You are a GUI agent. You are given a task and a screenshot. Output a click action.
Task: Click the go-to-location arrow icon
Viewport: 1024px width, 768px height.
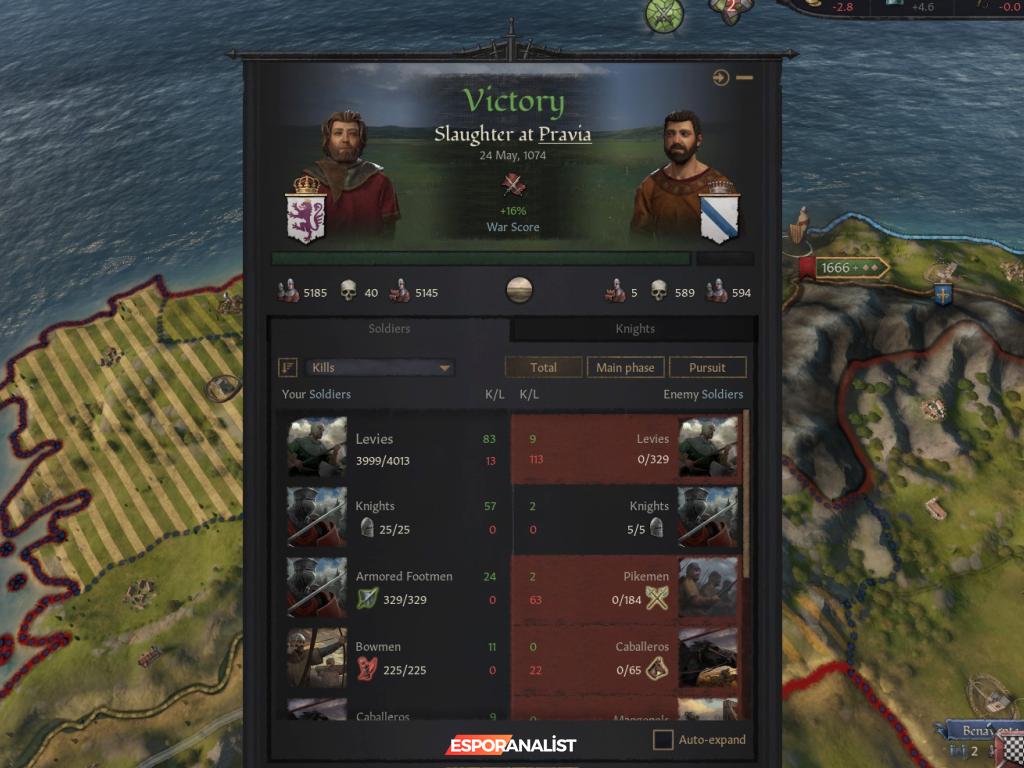[x=721, y=78]
